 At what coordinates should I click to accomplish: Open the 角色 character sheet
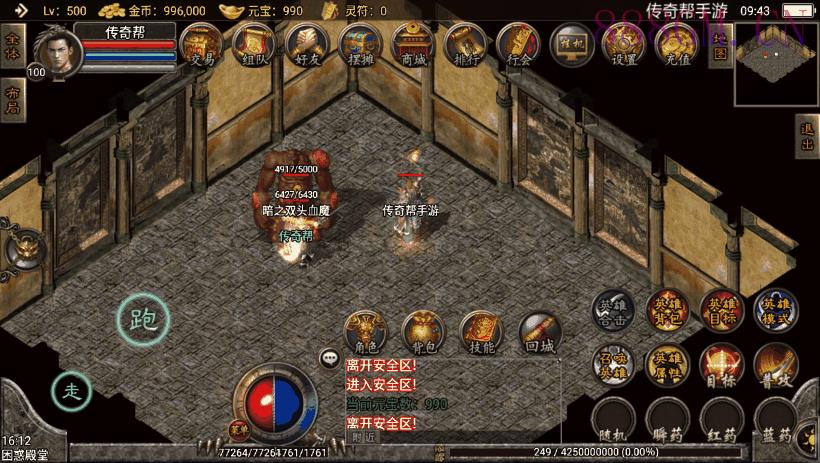pyautogui.click(x=366, y=333)
